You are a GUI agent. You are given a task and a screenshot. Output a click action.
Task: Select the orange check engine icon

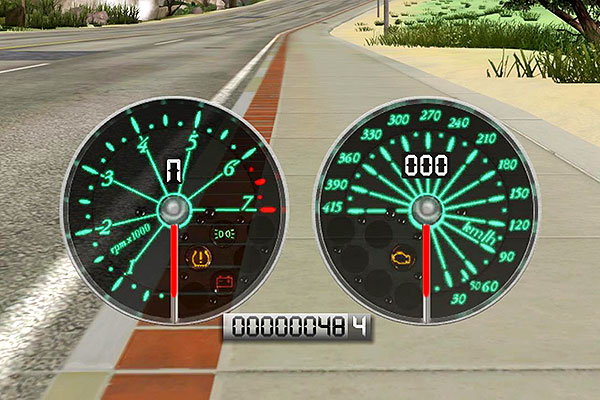(x=401, y=257)
